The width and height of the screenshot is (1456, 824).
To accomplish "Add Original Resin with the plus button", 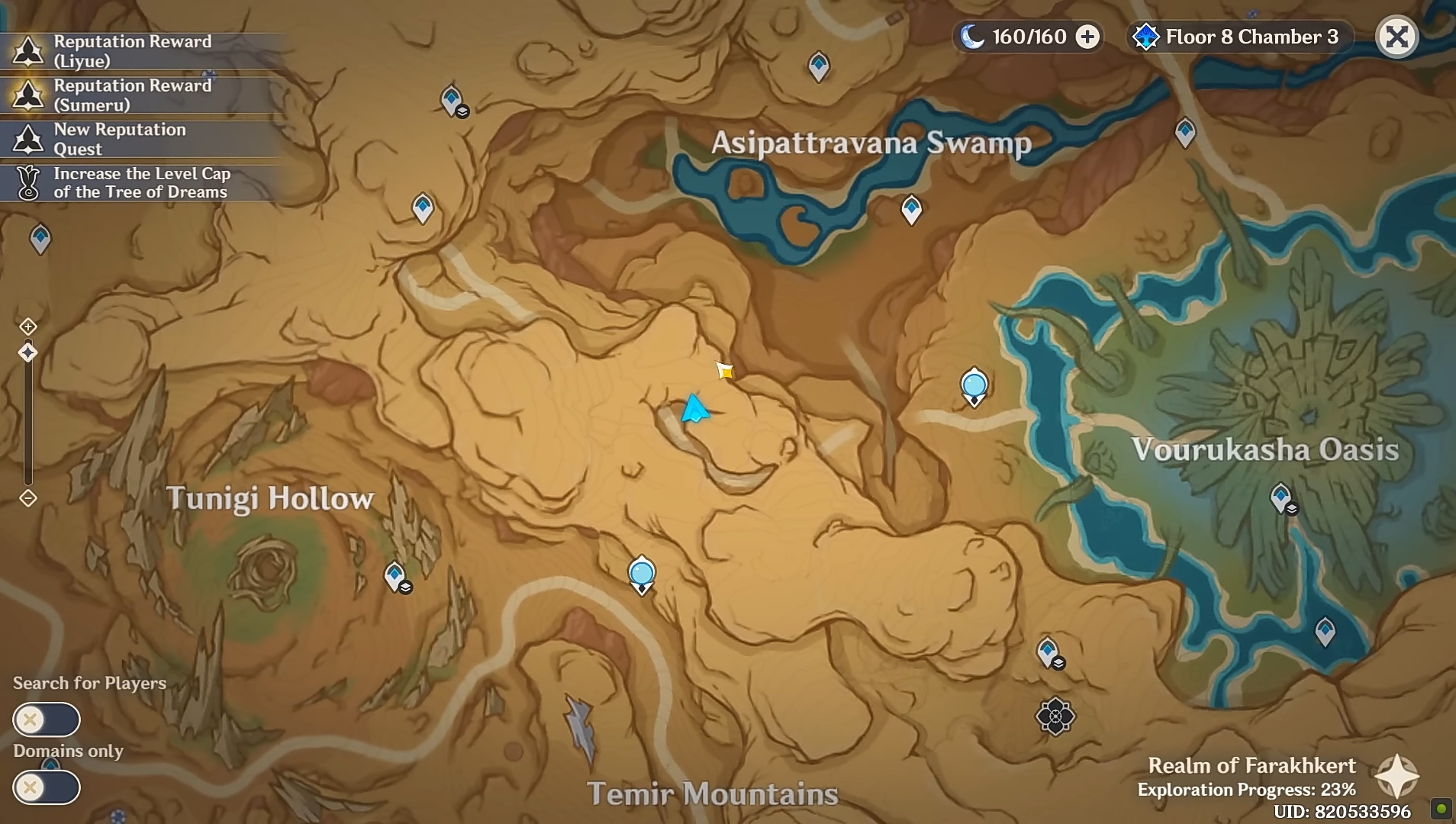I will click(1087, 37).
